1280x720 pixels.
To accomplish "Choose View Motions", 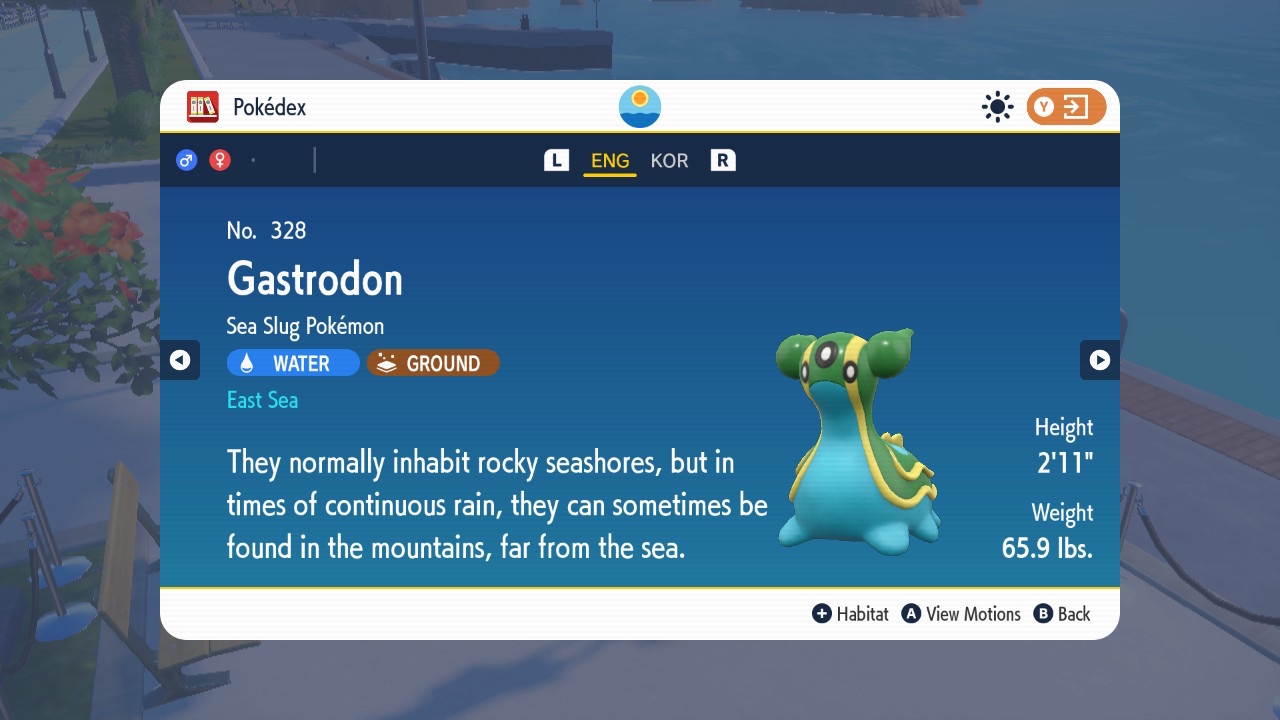I will point(961,614).
